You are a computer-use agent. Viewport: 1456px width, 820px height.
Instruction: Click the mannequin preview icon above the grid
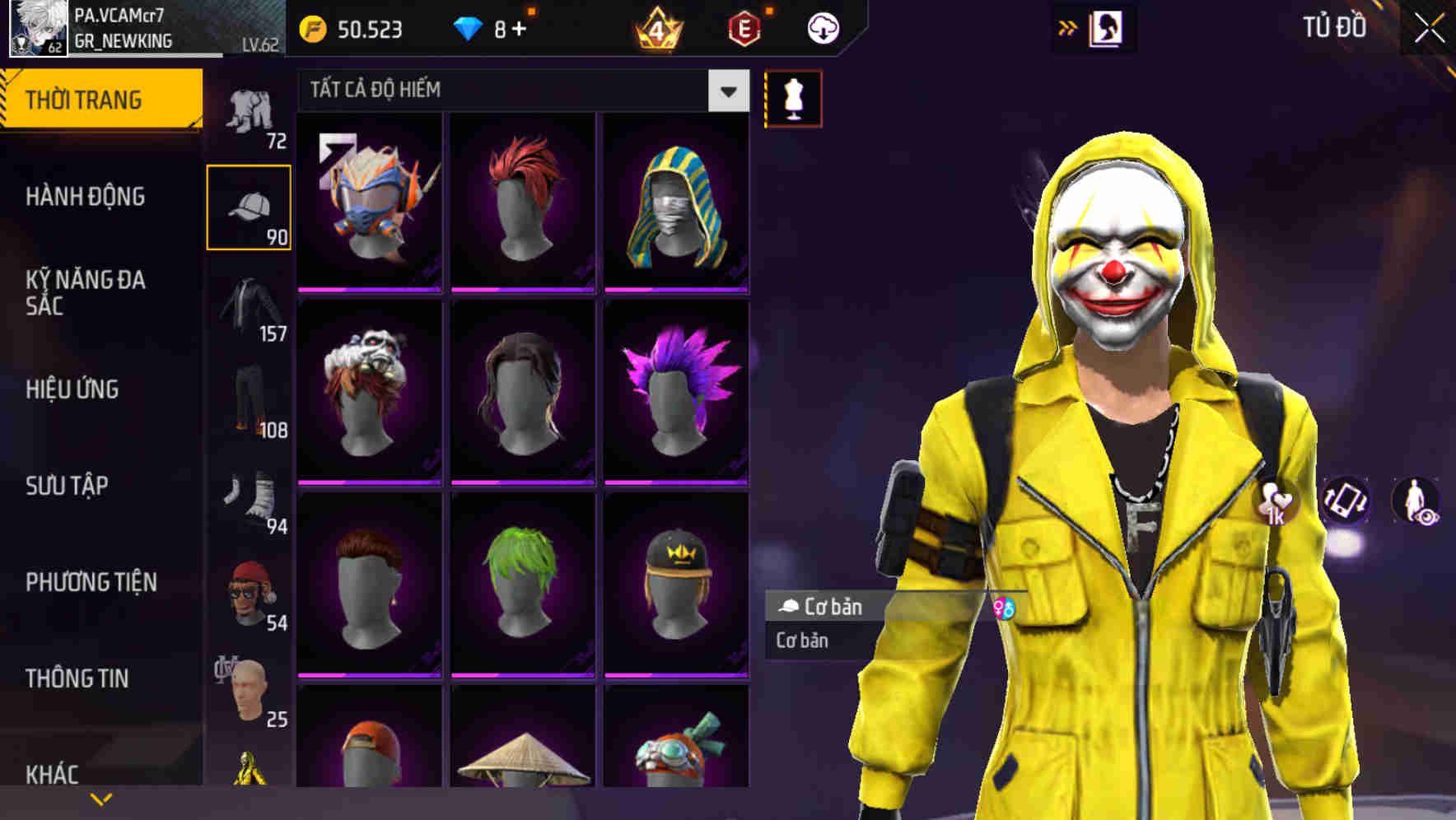coord(793,98)
